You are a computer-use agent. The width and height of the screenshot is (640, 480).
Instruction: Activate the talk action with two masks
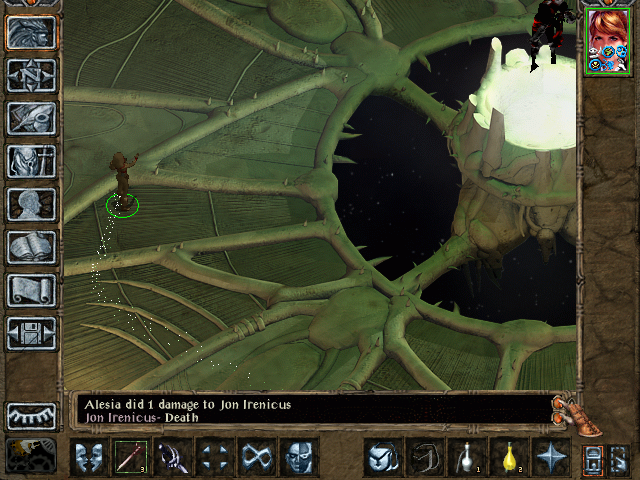point(88,457)
